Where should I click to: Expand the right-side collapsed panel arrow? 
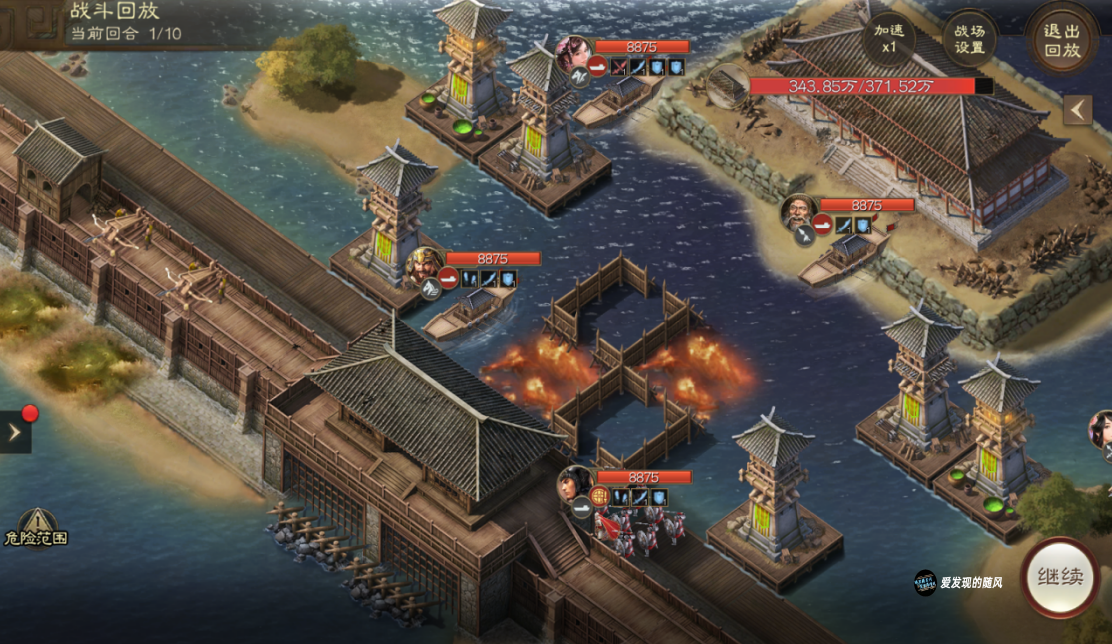pos(1077,110)
